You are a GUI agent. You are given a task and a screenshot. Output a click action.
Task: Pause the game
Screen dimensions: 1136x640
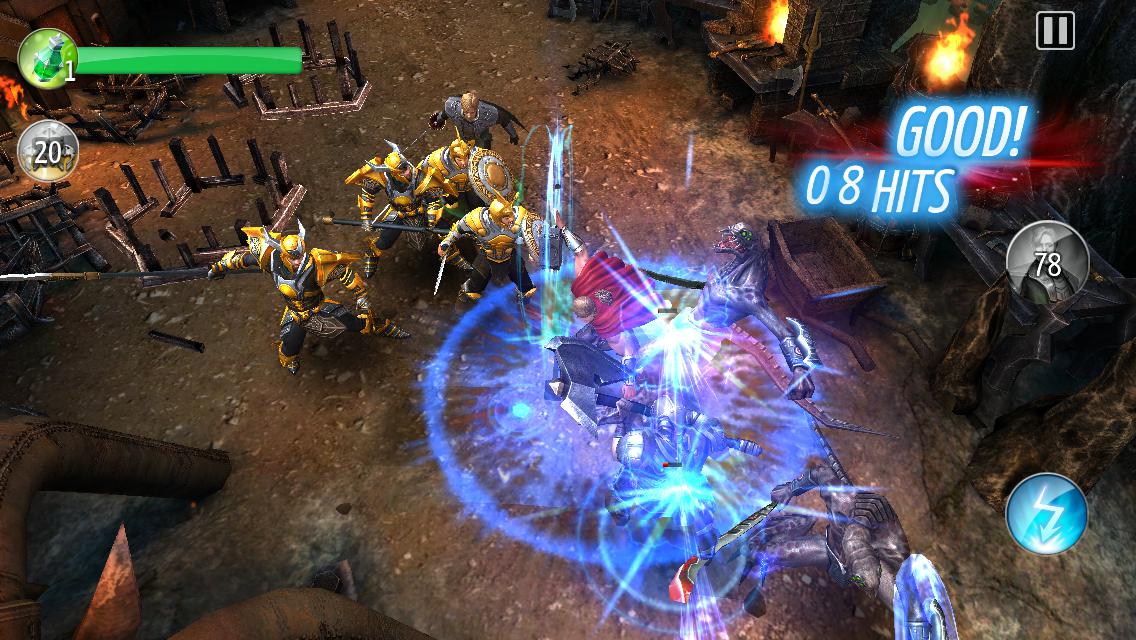1055,31
